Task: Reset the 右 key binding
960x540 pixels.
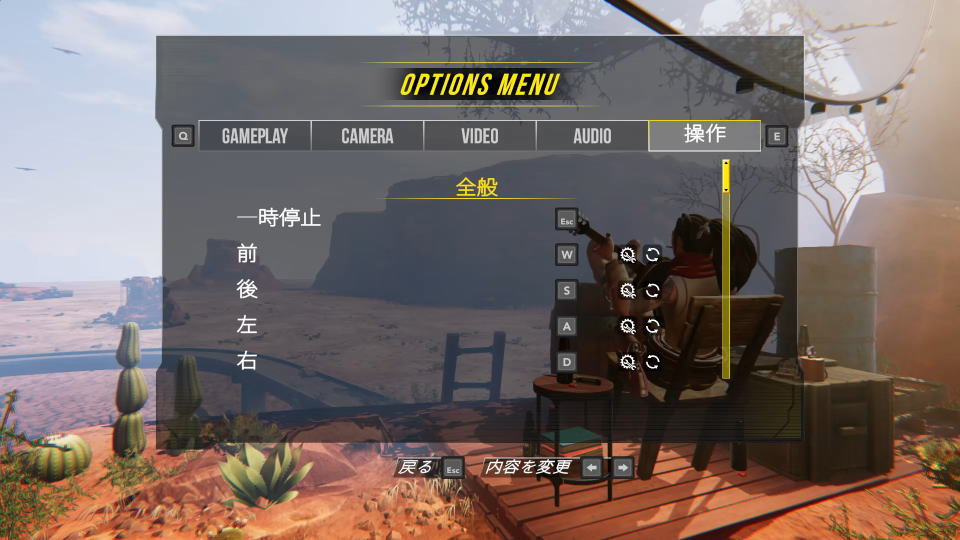Action: [653, 362]
